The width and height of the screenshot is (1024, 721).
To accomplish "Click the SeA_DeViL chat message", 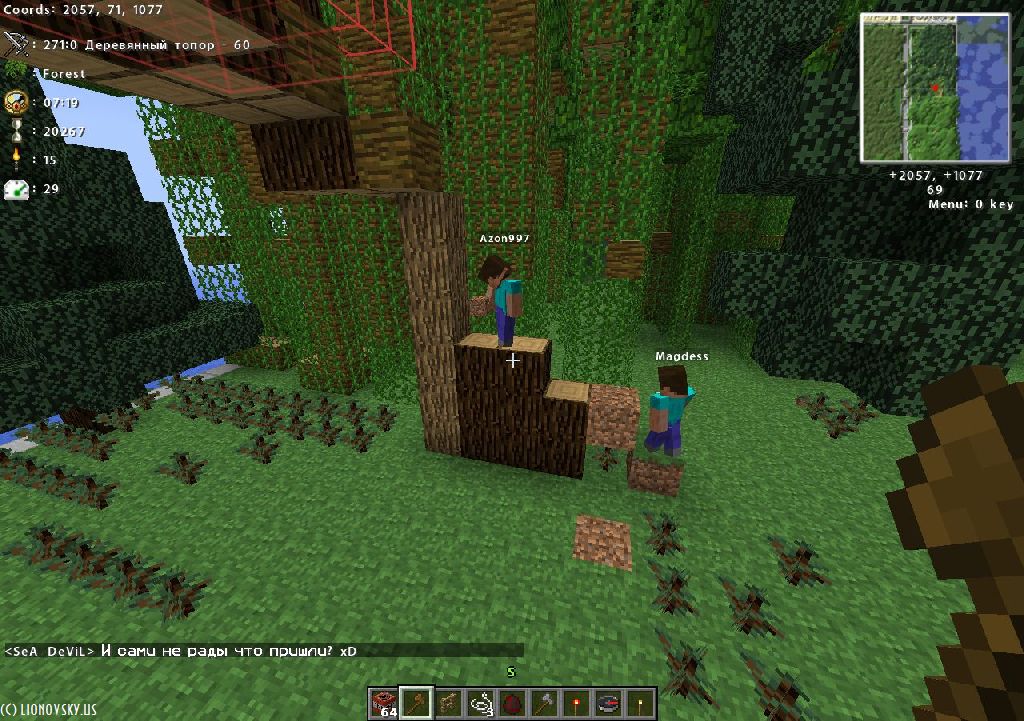I will (x=180, y=651).
